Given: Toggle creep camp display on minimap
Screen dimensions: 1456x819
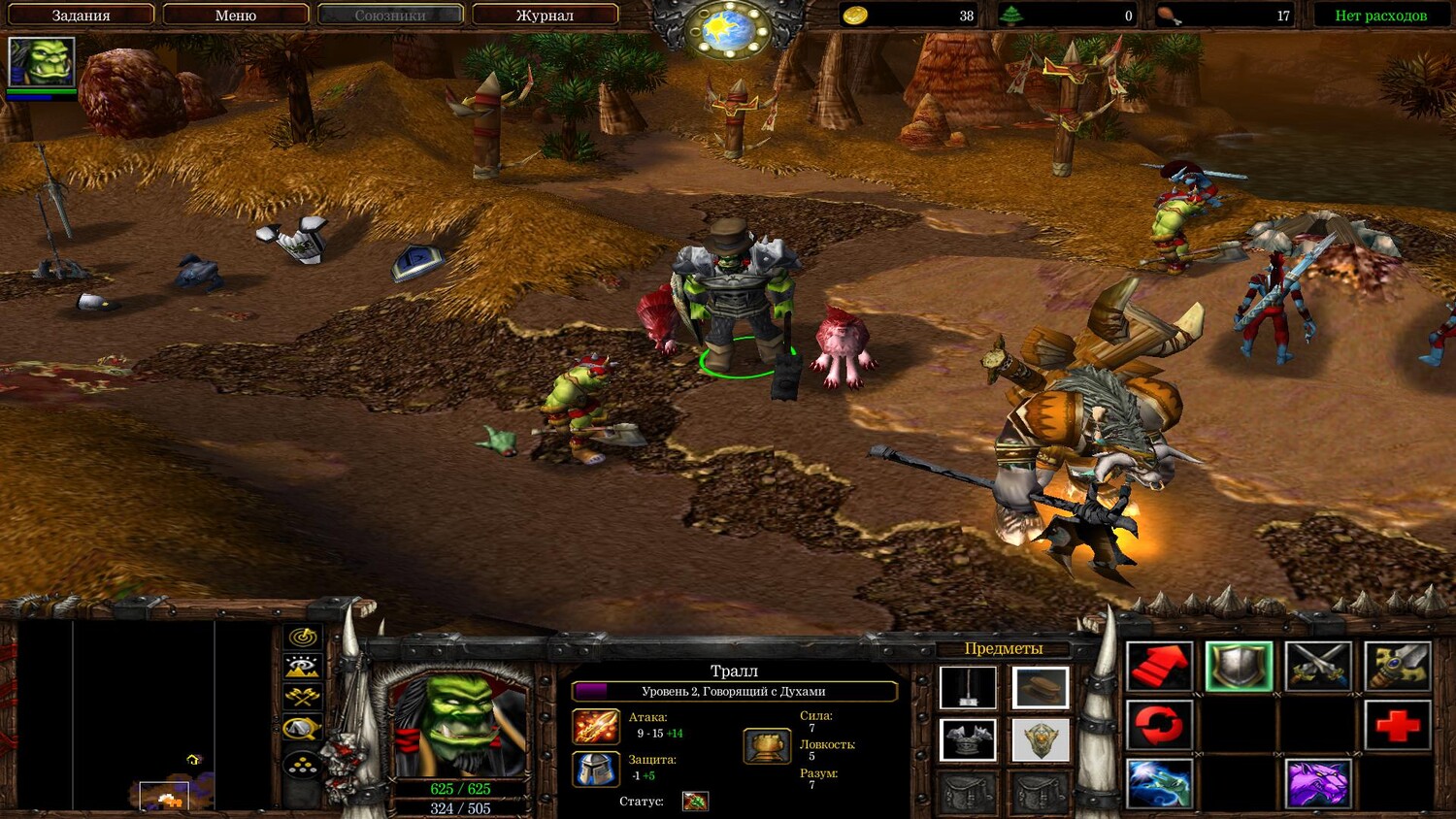Looking at the screenshot, I should 303,728.
